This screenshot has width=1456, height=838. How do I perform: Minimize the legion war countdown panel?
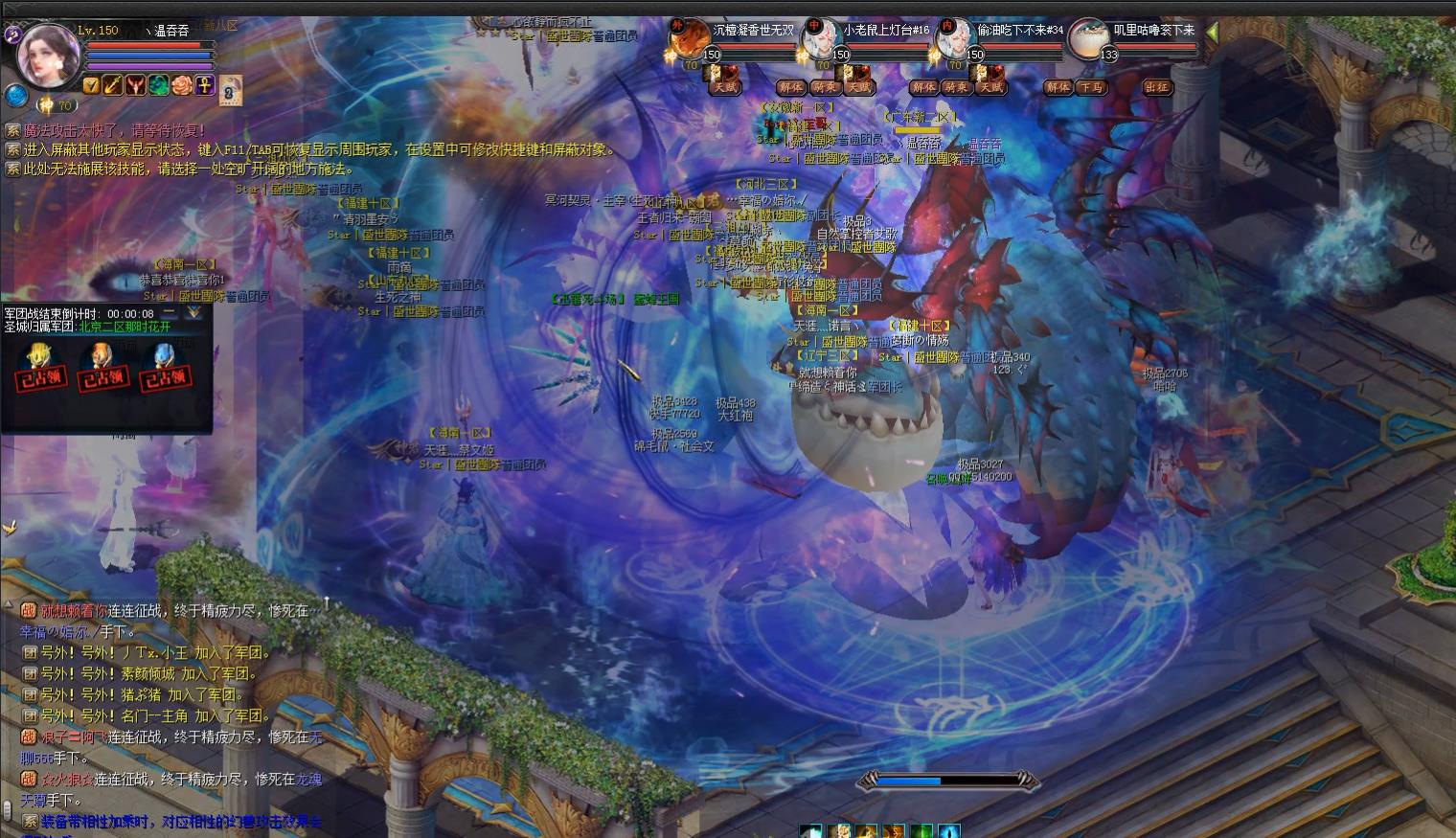point(170,312)
